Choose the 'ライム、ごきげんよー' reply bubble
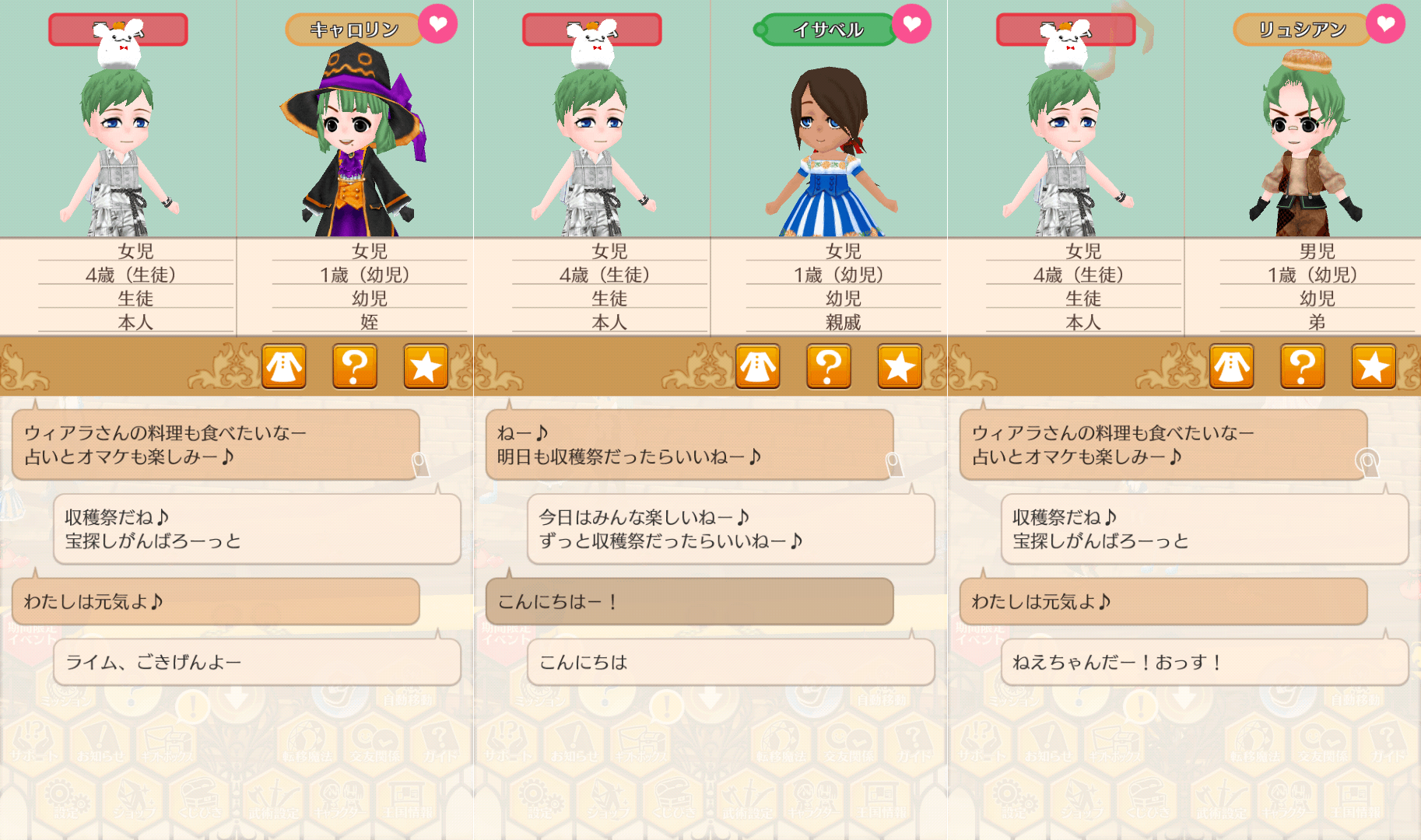The width and height of the screenshot is (1421, 840). pyautogui.click(x=257, y=662)
